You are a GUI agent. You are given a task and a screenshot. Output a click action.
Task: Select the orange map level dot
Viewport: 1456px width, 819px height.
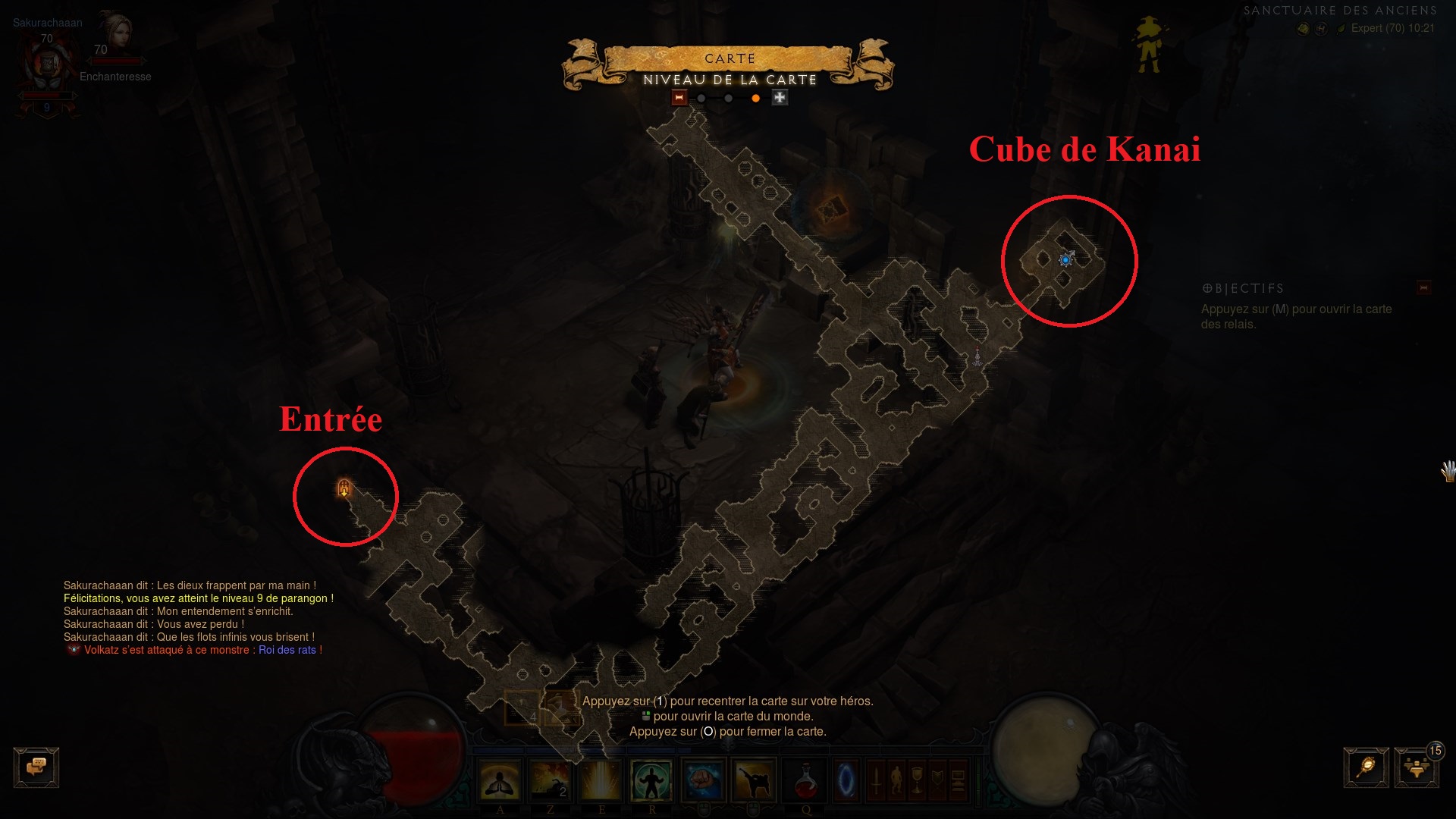point(755,98)
